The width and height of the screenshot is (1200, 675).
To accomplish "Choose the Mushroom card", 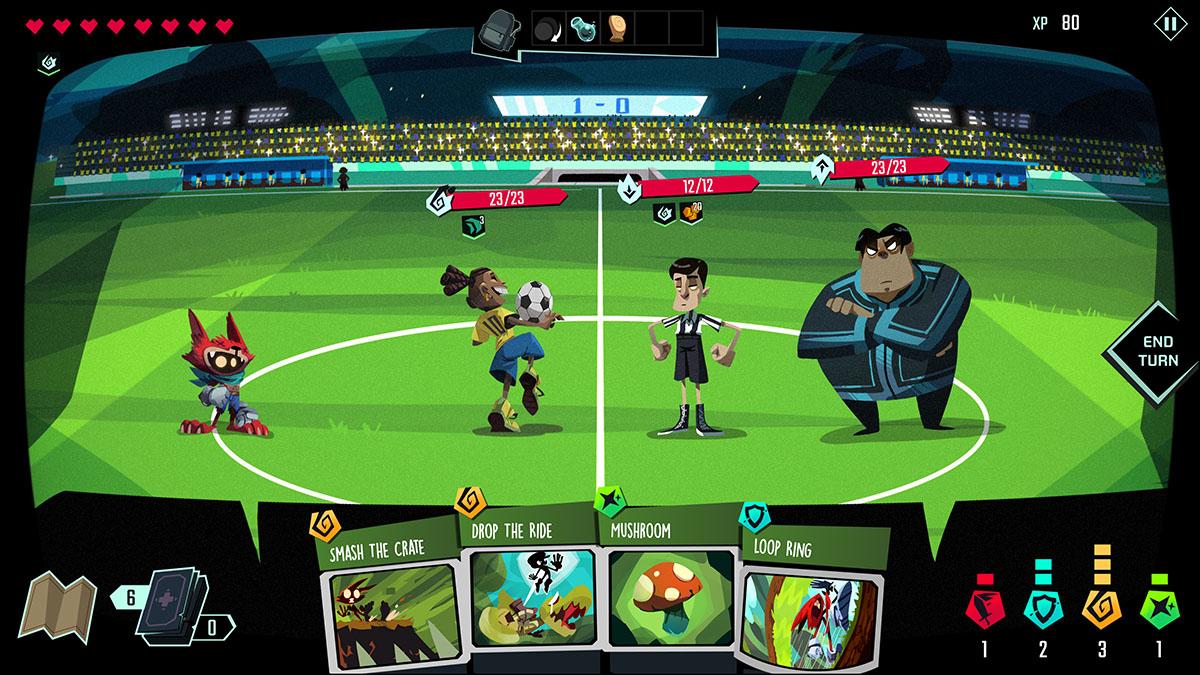I will tap(668, 592).
